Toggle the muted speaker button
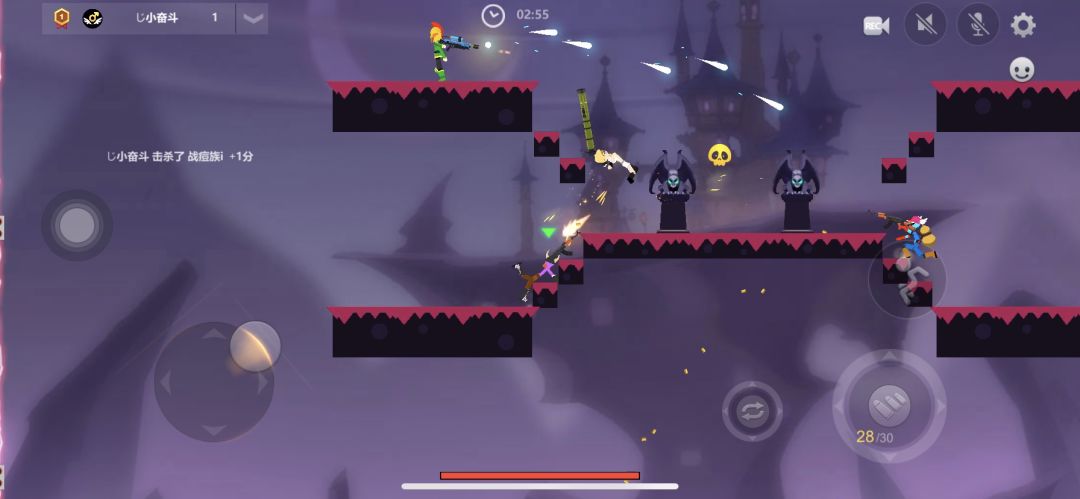Image resolution: width=1080 pixels, height=499 pixels. 925,25
